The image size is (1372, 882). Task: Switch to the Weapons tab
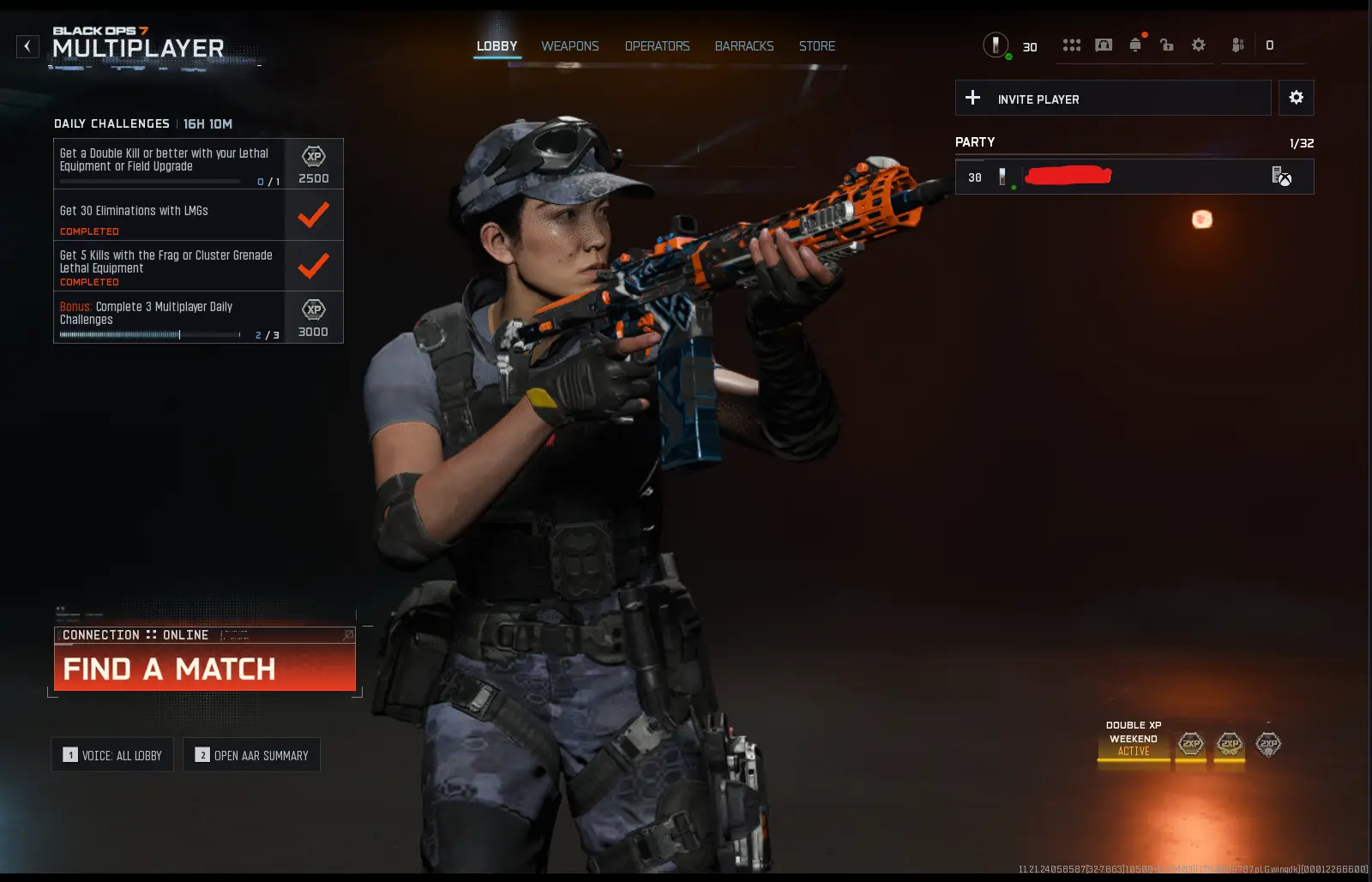pos(569,46)
